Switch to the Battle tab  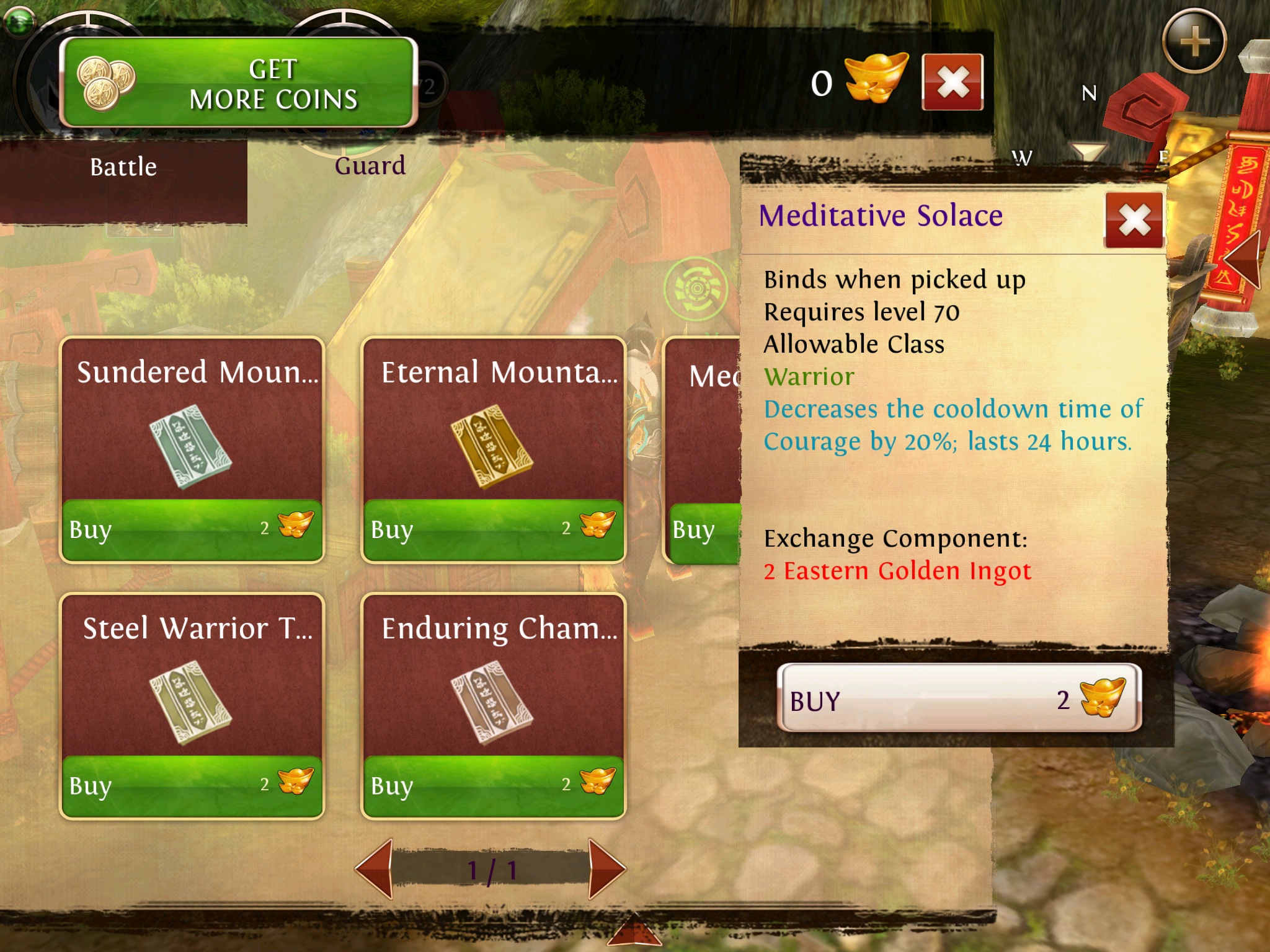coord(123,167)
